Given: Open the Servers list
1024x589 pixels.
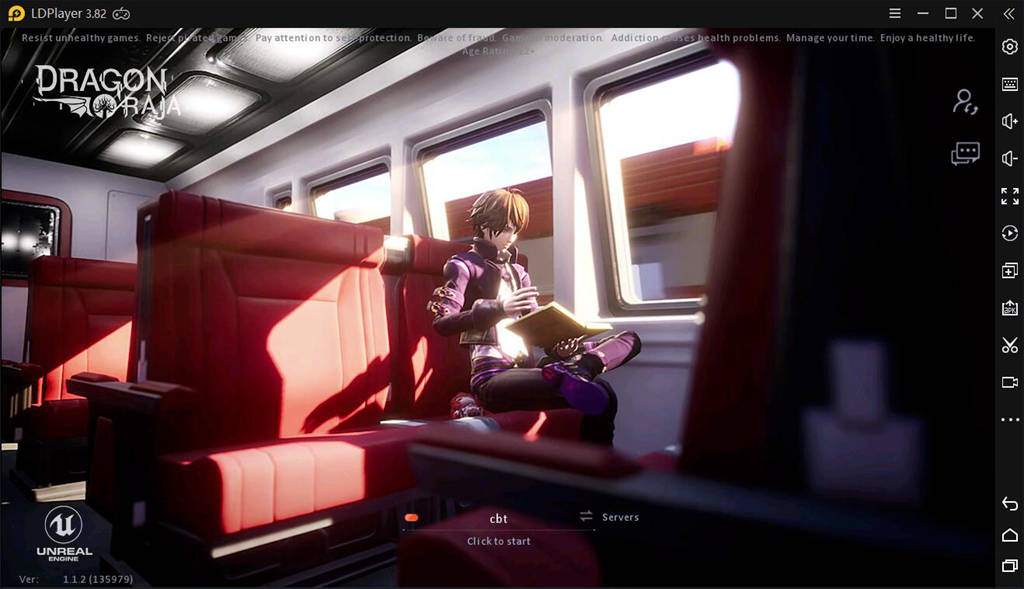Looking at the screenshot, I should (609, 517).
